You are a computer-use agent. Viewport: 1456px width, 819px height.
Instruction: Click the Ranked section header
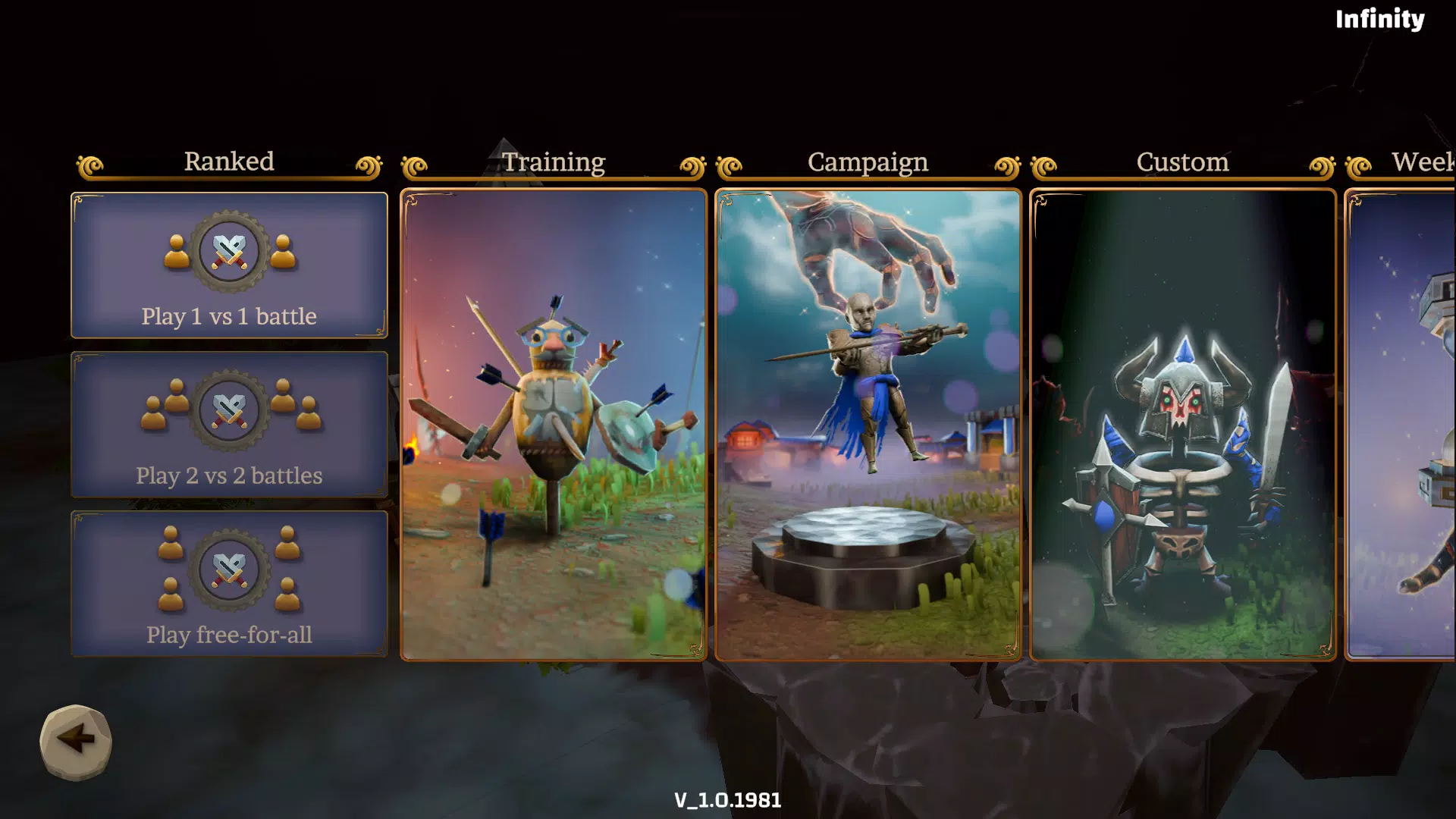pos(228,162)
